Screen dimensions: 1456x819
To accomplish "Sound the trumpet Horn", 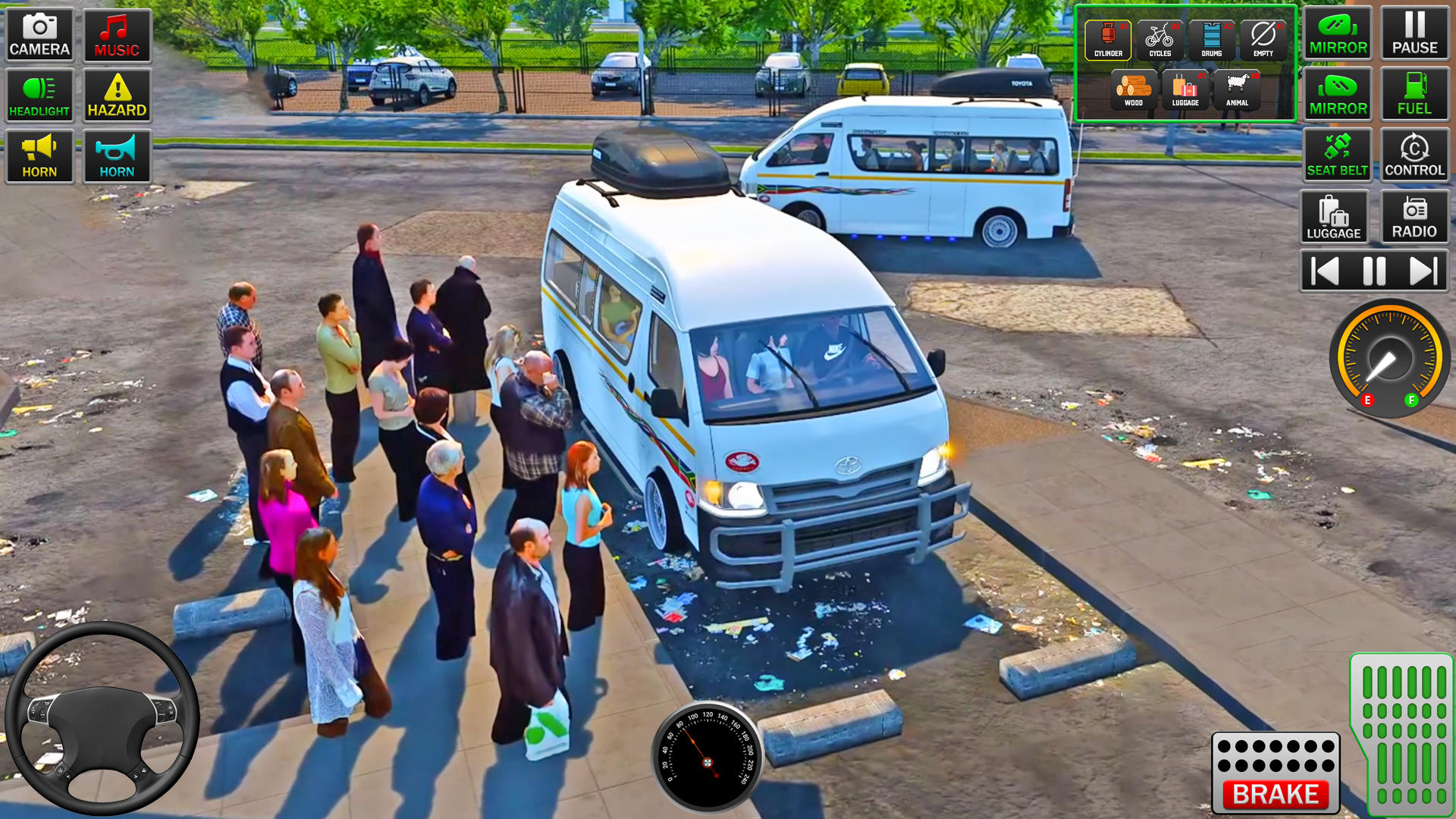I will pos(118,155).
